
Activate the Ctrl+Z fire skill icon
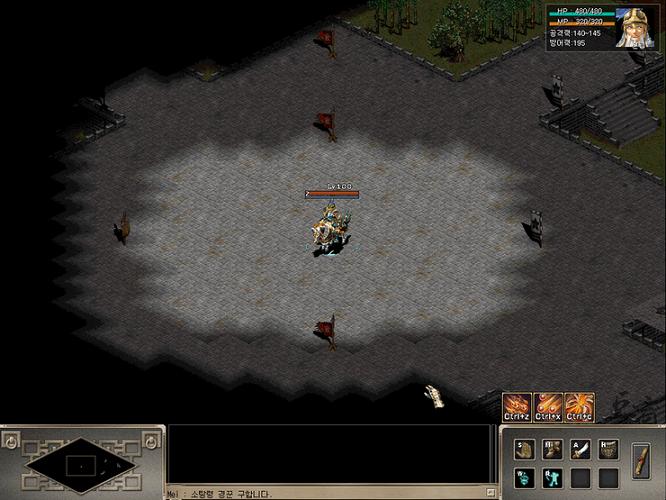[517, 406]
